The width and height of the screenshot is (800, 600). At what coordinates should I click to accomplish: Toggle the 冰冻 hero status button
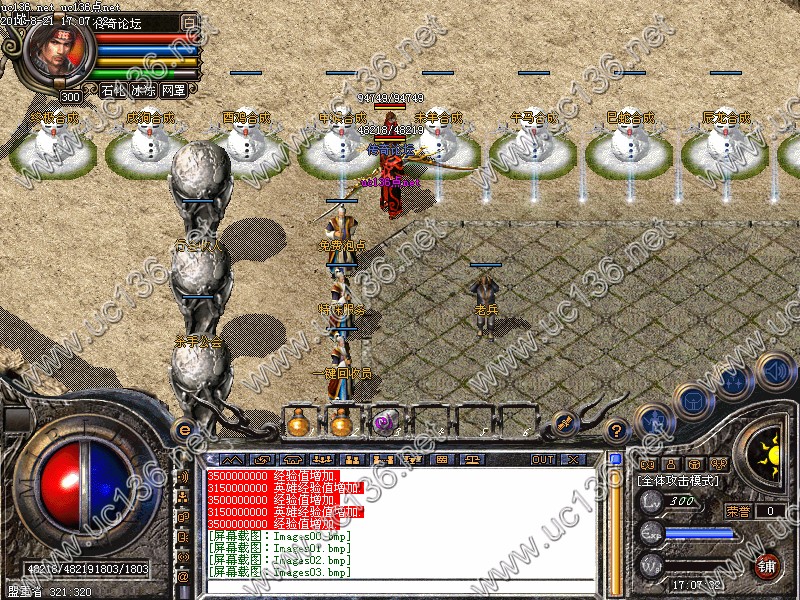coord(143,90)
